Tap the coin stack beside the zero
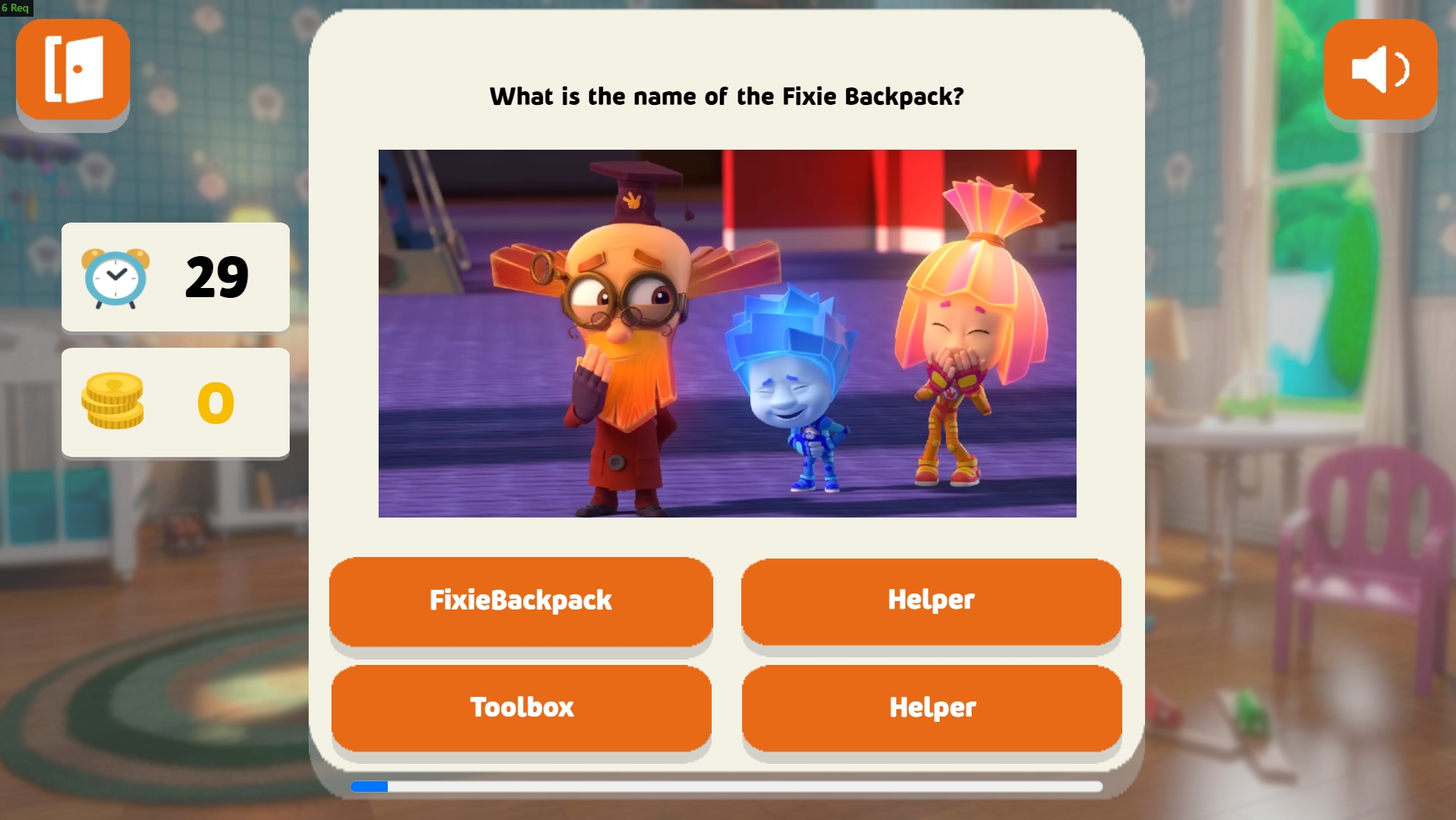Image resolution: width=1456 pixels, height=820 pixels. (113, 403)
